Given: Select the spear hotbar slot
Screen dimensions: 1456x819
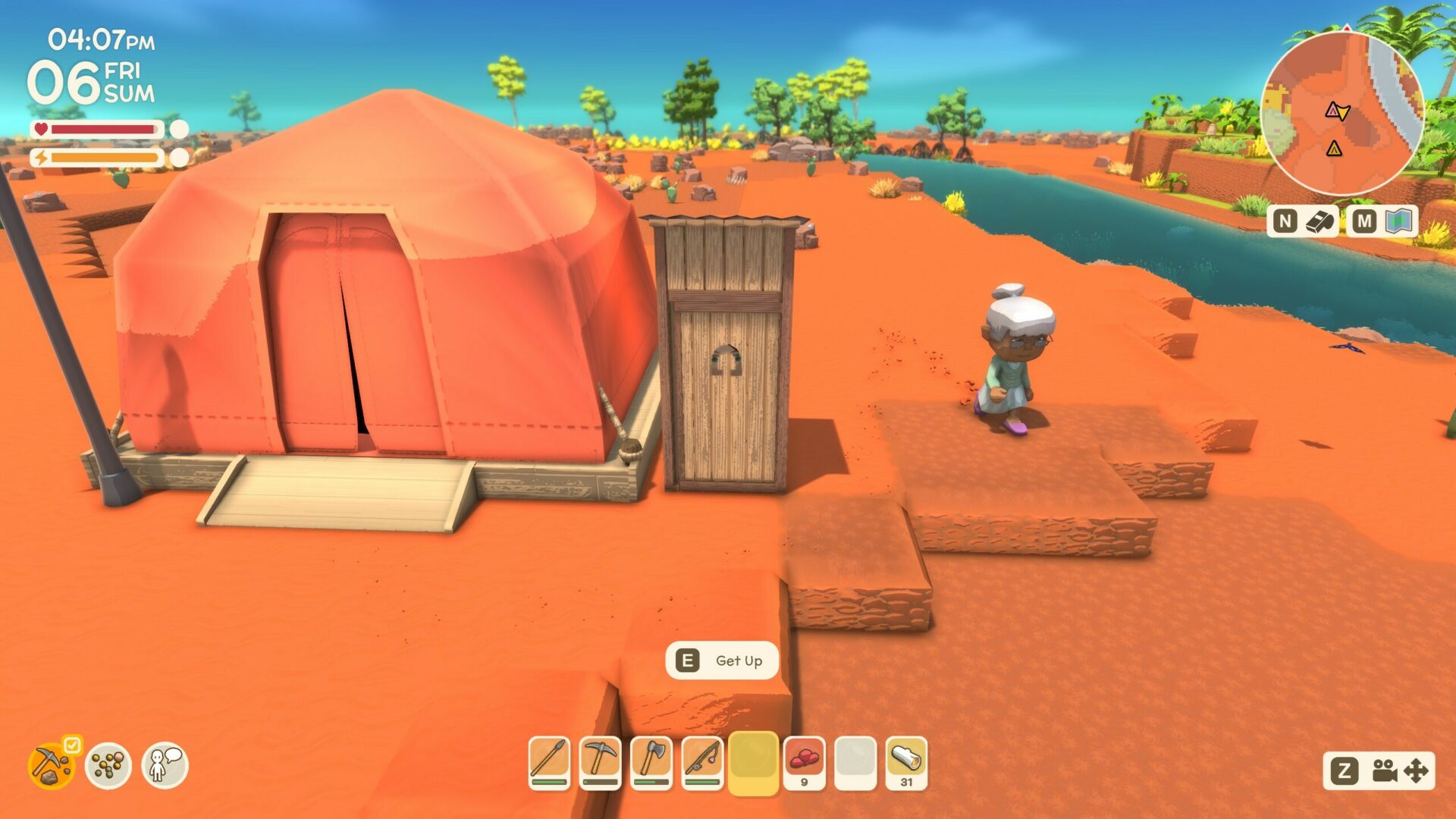Looking at the screenshot, I should [549, 761].
